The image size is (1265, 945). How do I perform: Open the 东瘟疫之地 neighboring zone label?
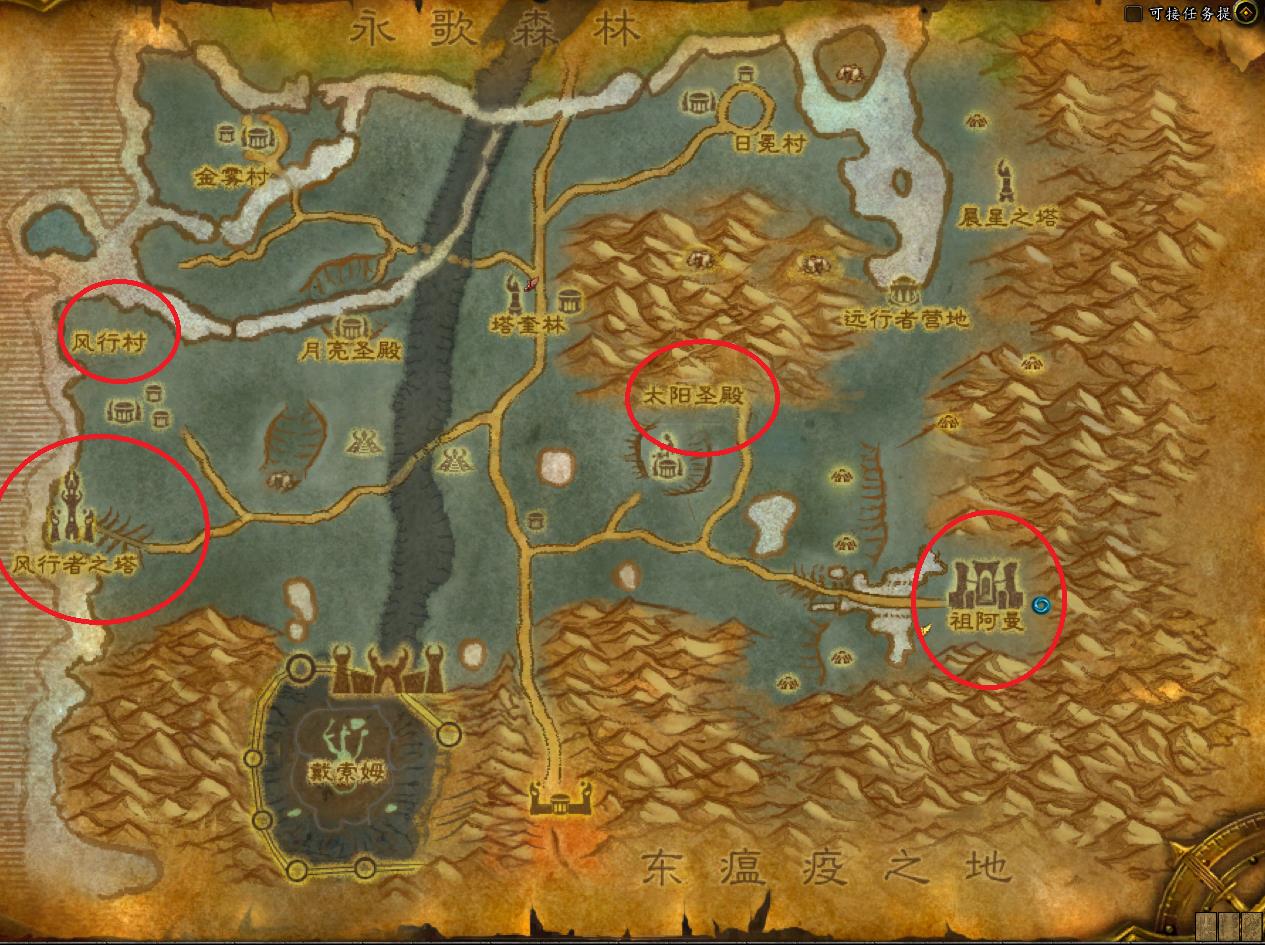tap(826, 864)
